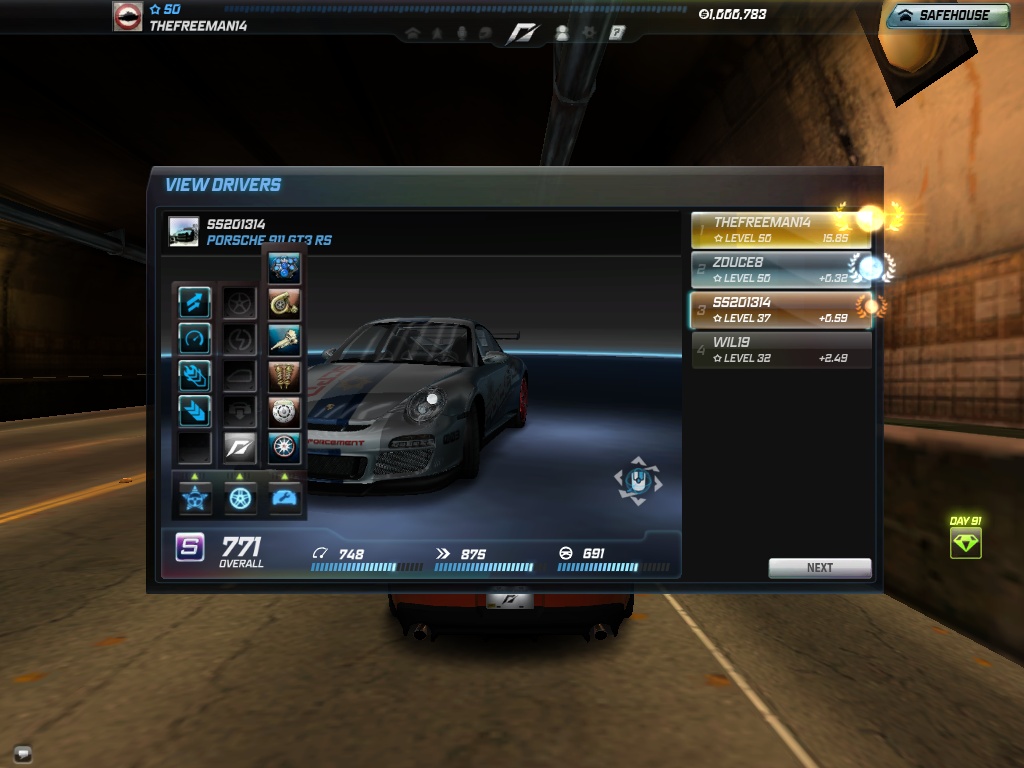
Task: Select the suspension springs part slot
Action: (285, 376)
